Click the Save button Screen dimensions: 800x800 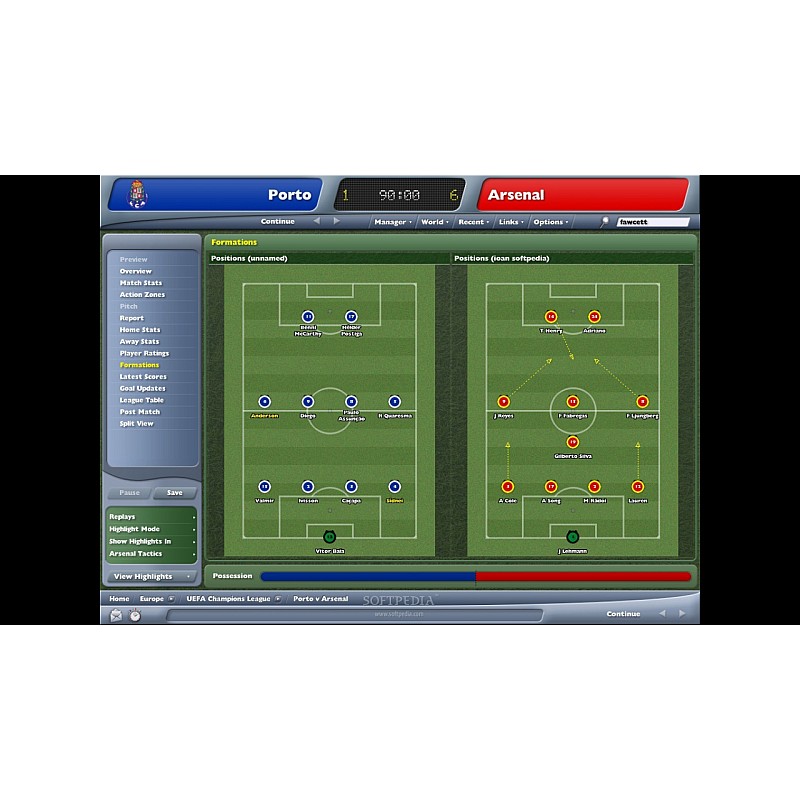(175, 493)
